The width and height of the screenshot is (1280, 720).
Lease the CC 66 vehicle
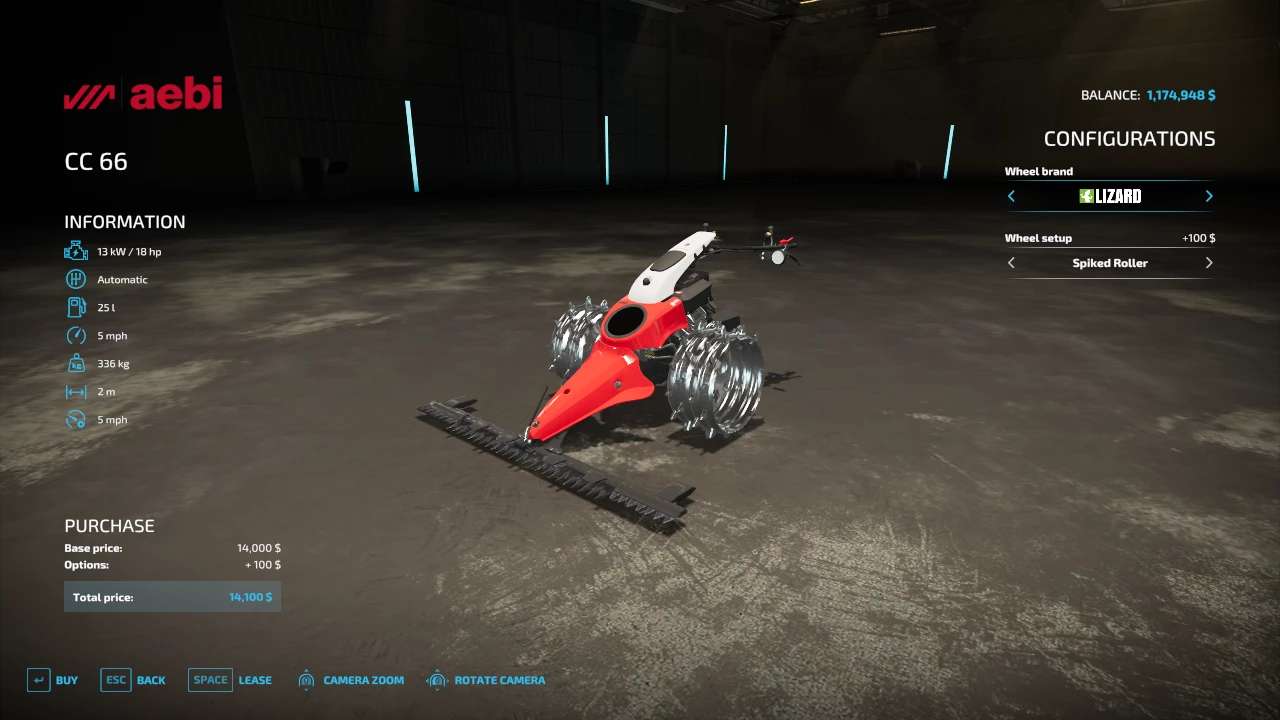pos(230,680)
